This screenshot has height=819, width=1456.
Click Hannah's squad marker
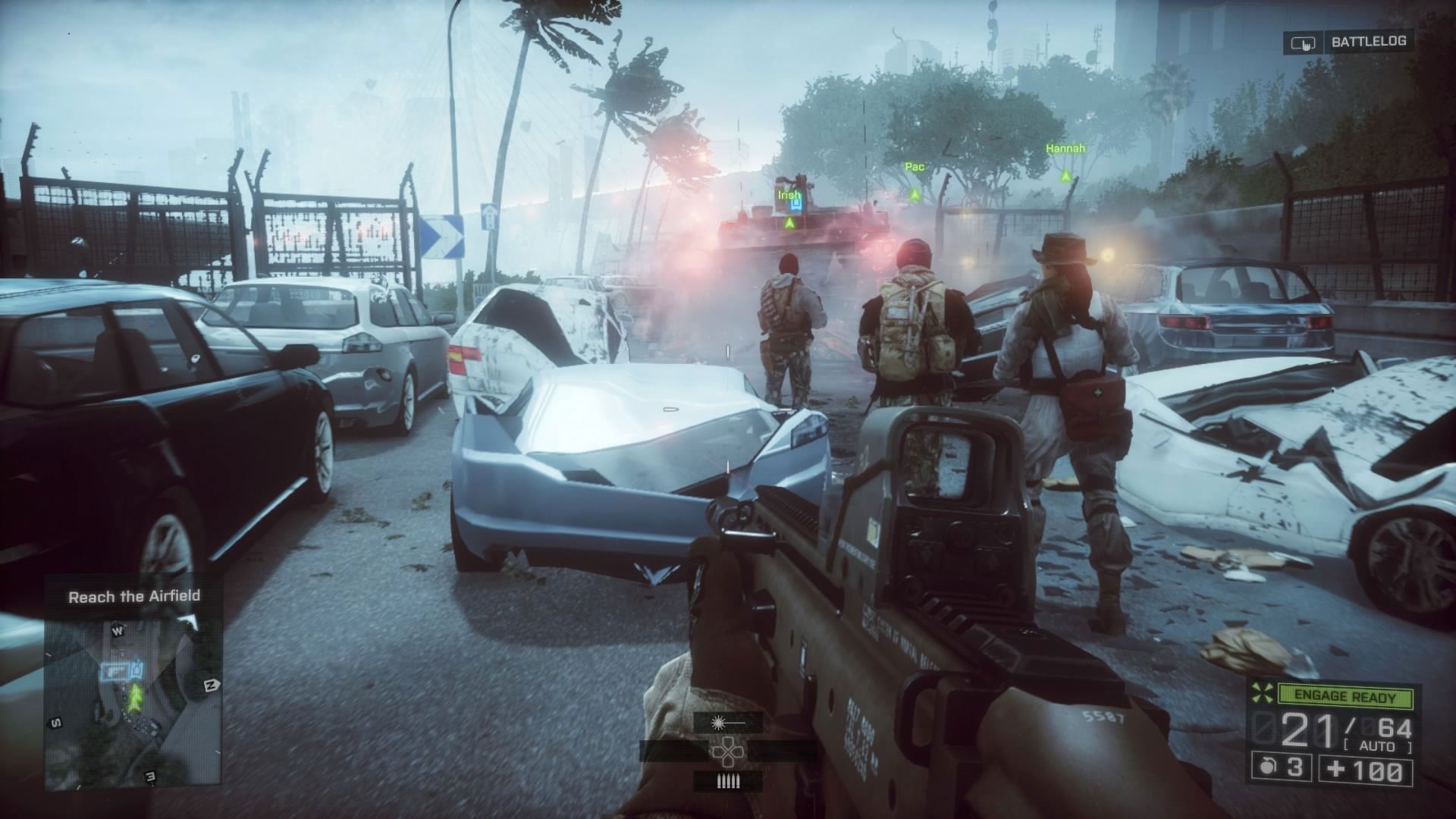[x=1065, y=176]
